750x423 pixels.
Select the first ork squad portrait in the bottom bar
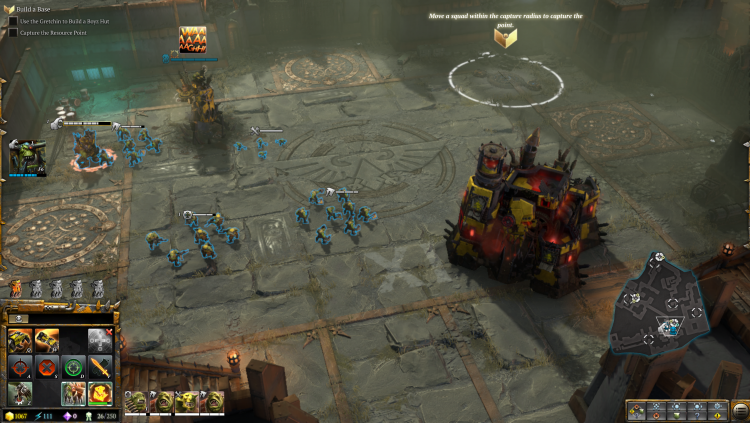tap(134, 402)
